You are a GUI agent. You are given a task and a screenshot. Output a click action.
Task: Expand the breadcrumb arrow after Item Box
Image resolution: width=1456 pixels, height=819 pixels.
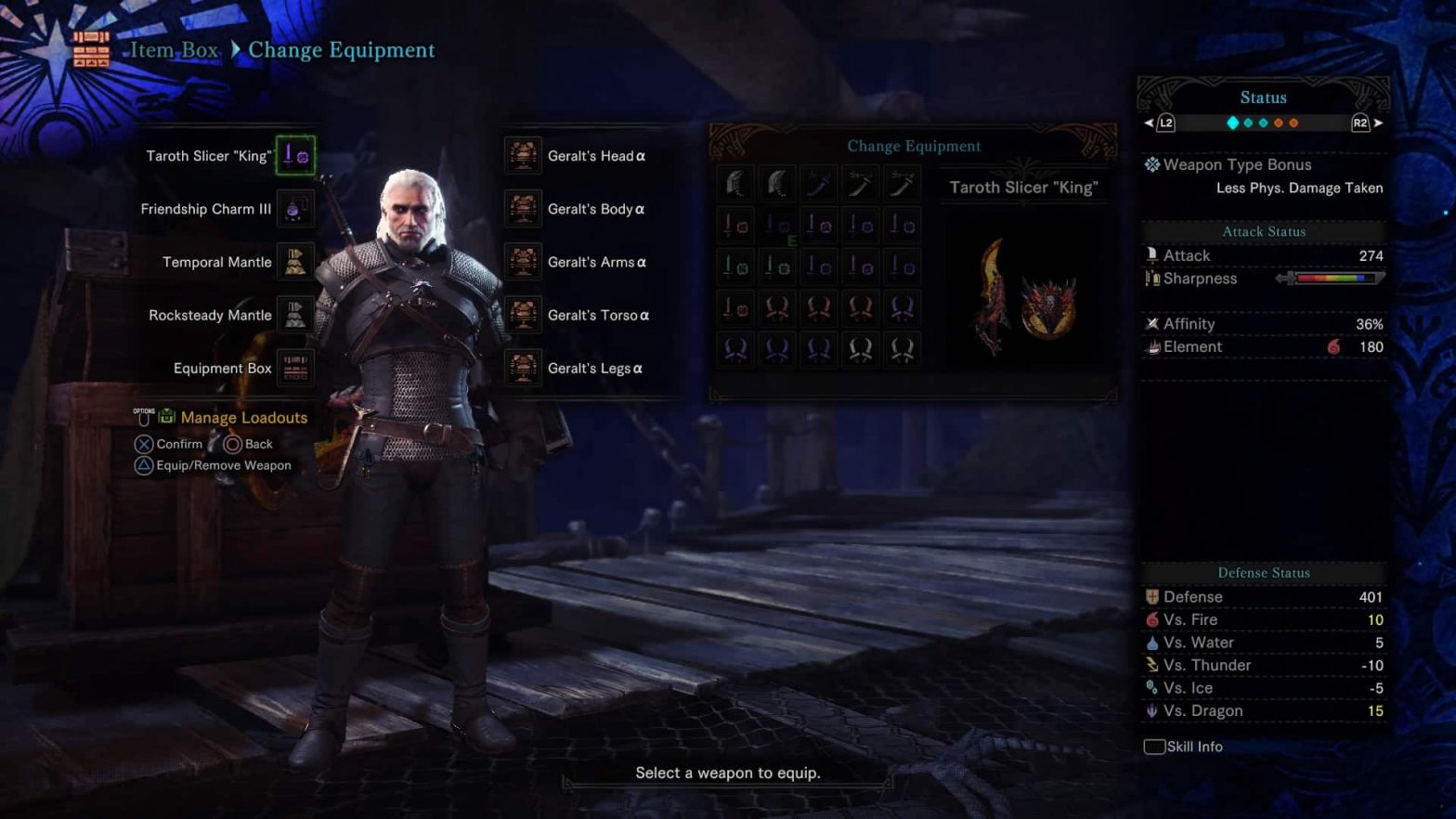tap(235, 49)
